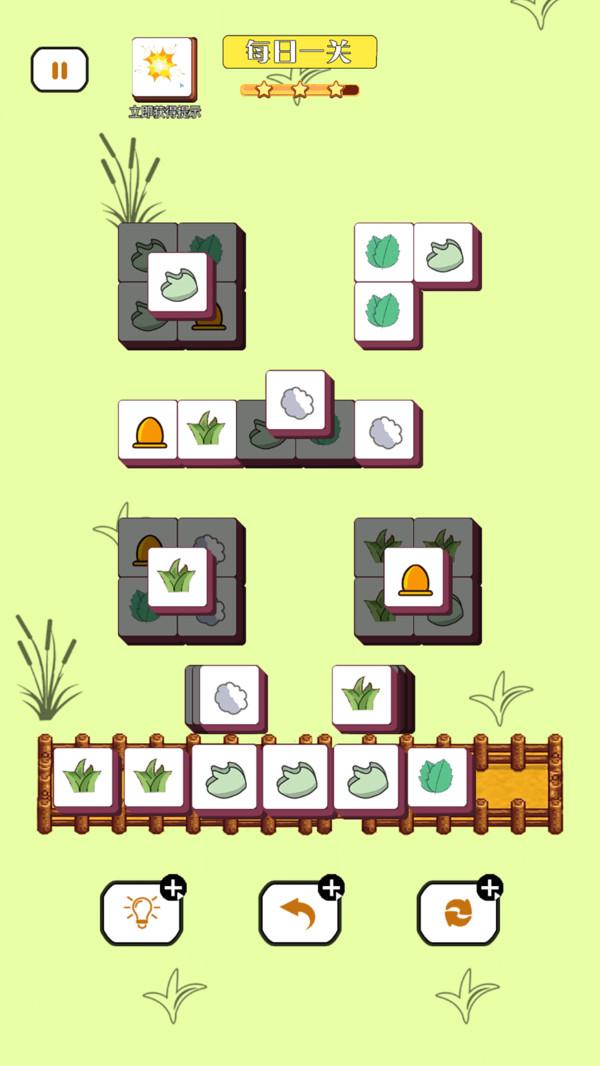Use the lightbulb hint button
The width and height of the screenshot is (600, 1066).
click(140, 912)
